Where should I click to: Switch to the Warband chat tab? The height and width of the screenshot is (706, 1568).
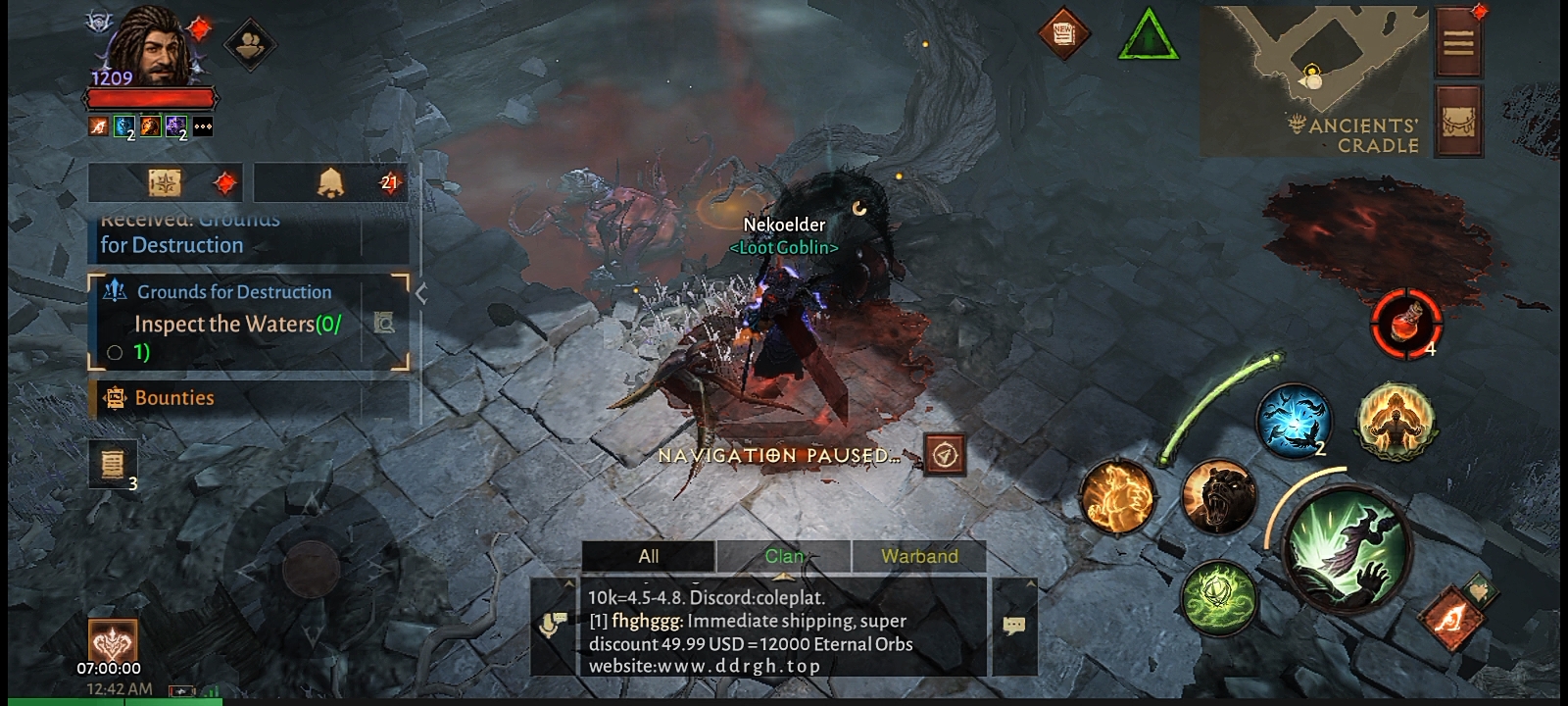(919, 556)
